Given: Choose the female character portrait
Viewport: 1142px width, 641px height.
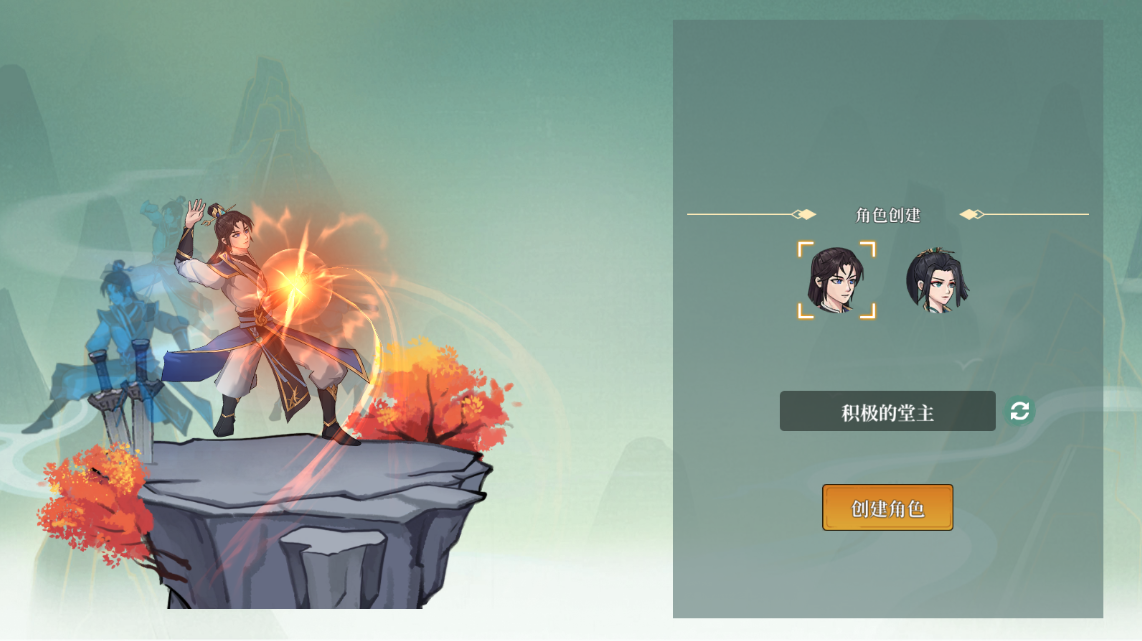Looking at the screenshot, I should [937, 281].
